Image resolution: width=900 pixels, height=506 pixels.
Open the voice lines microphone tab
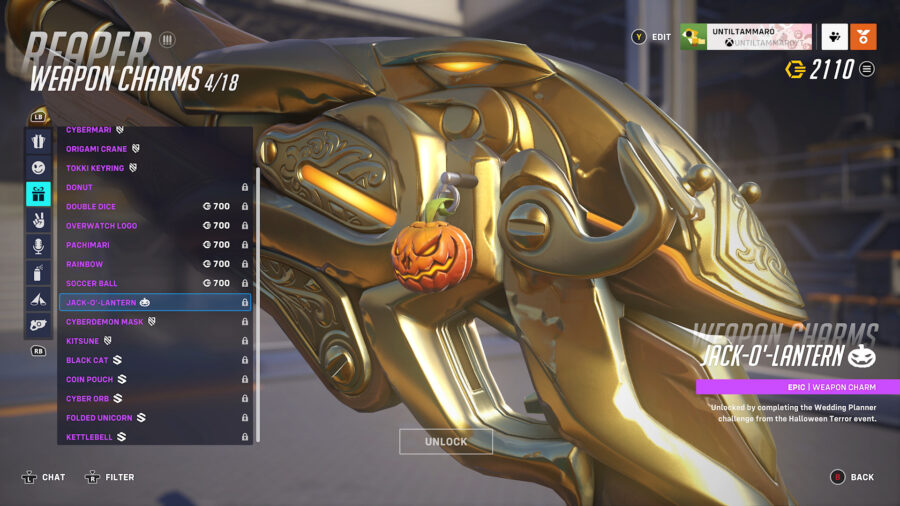coord(38,246)
